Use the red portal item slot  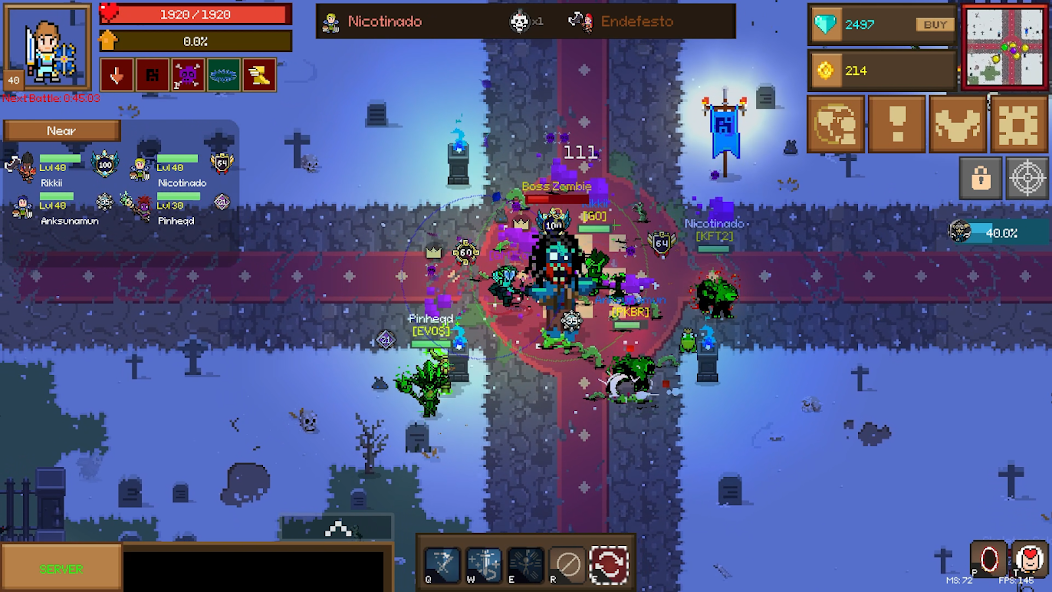coord(989,559)
